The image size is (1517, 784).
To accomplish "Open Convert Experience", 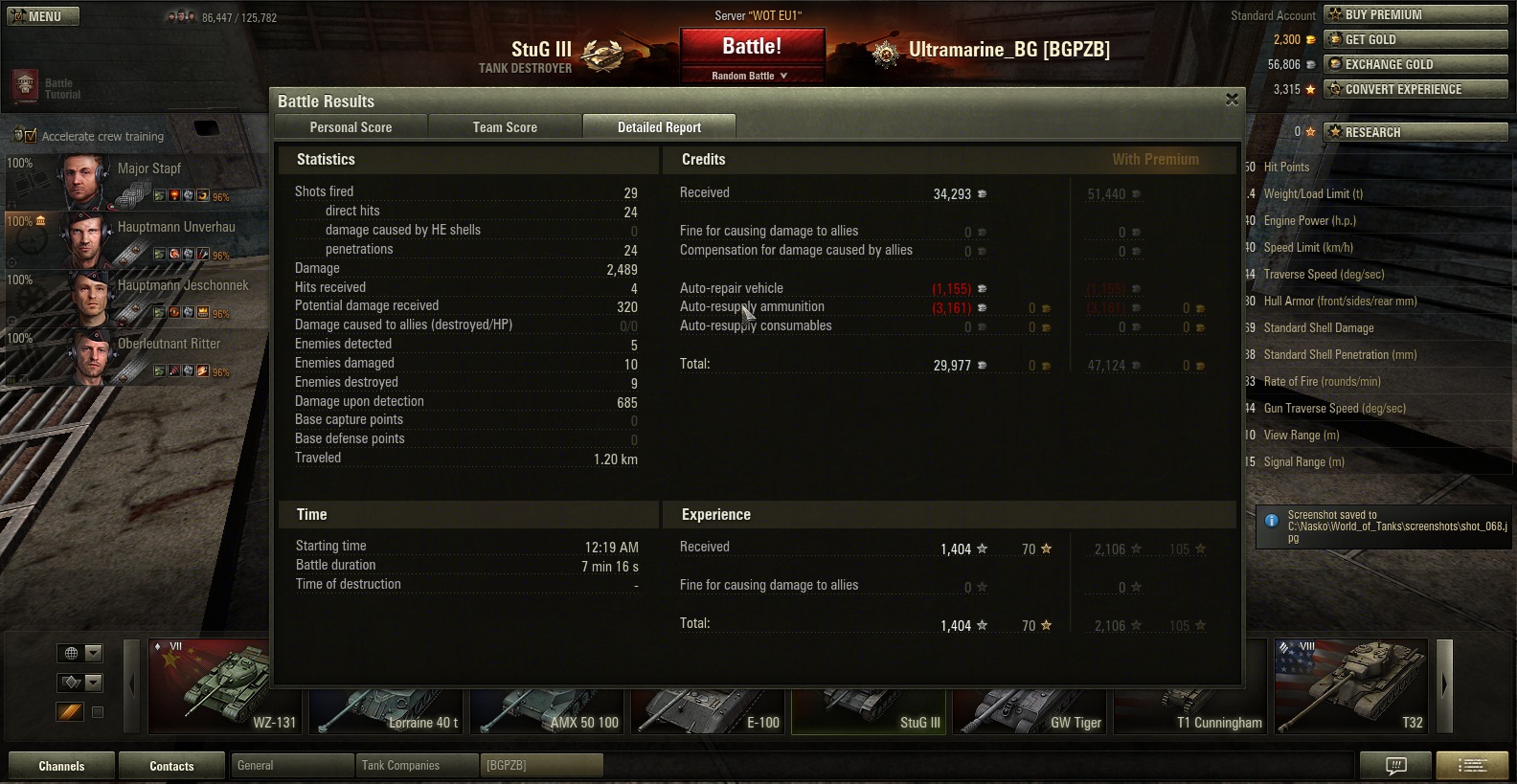I will [x=1415, y=89].
